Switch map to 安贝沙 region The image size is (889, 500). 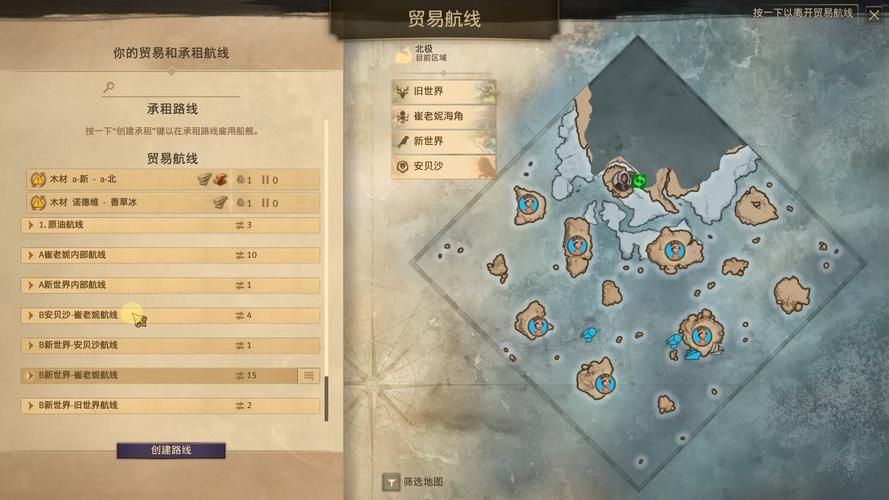[443, 166]
